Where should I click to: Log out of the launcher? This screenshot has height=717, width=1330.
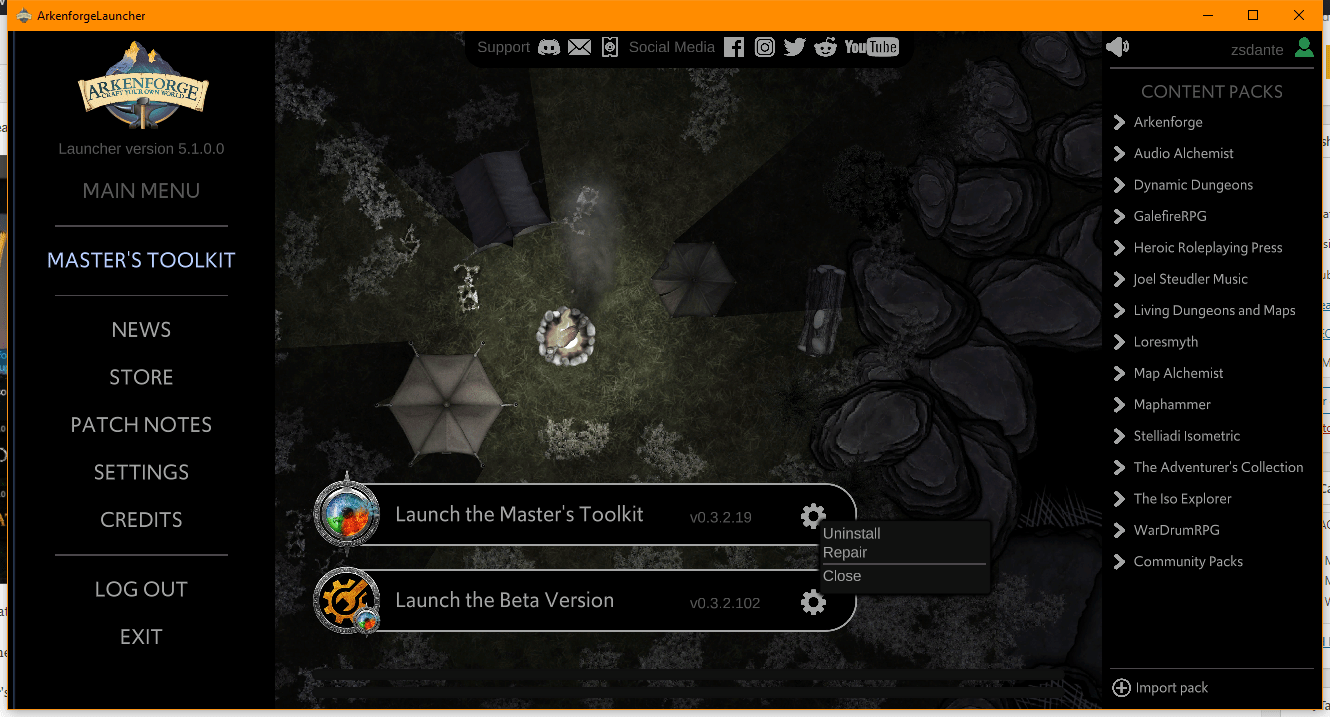click(x=141, y=589)
